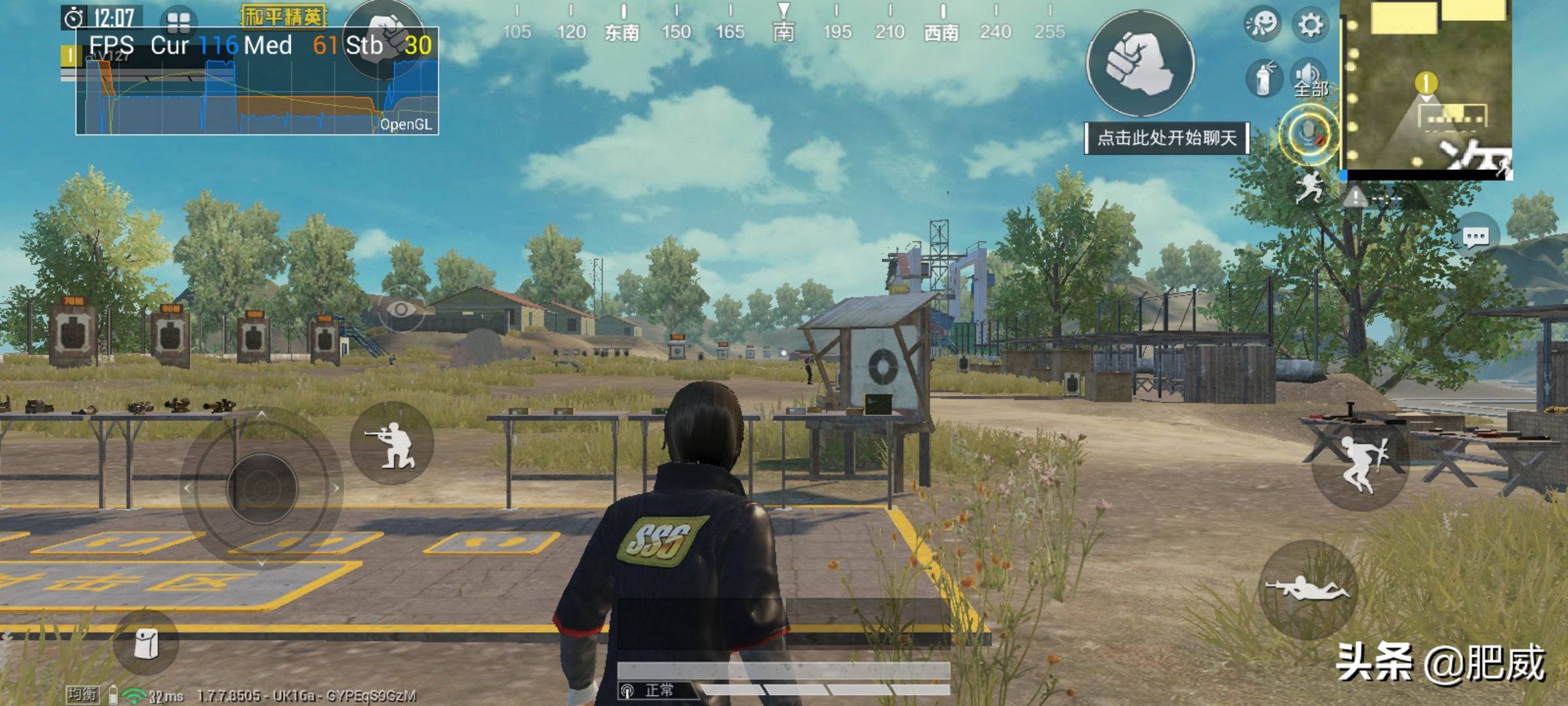Click the four-square menu icon
1568x706 pixels.
(x=178, y=22)
